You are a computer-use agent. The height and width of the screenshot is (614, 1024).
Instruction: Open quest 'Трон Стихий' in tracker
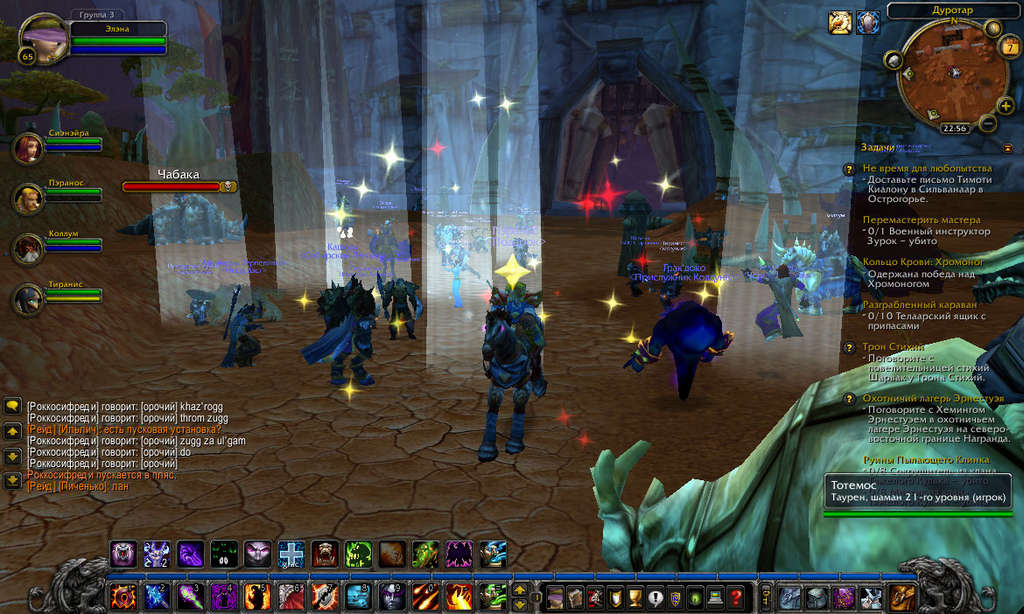click(x=895, y=347)
